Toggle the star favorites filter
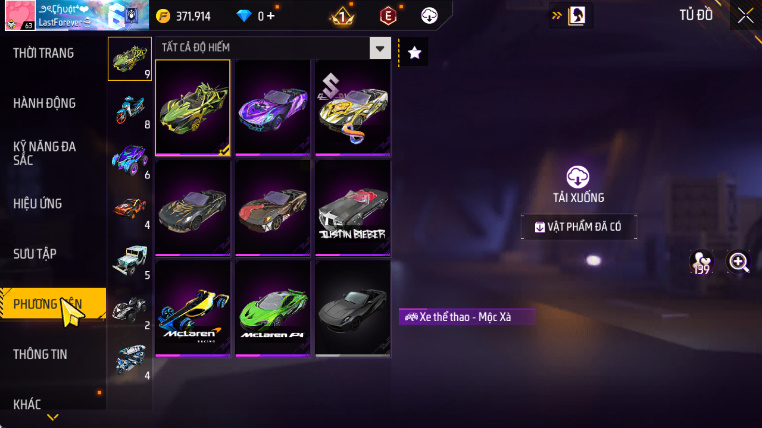The image size is (762, 428). click(415, 53)
